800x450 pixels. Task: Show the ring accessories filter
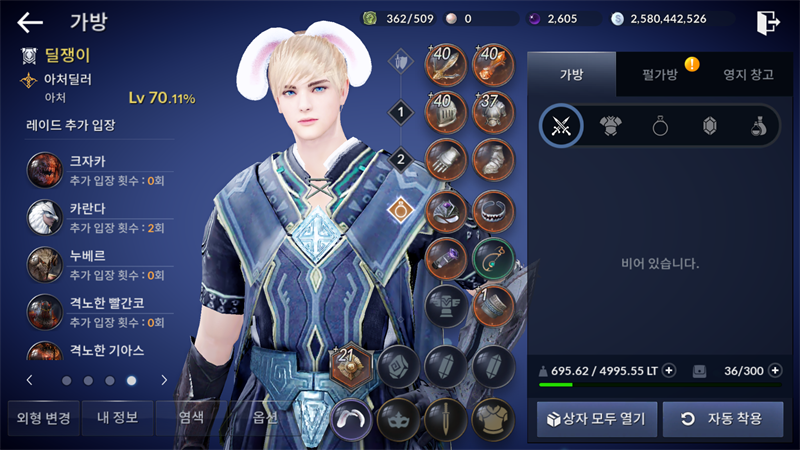pos(659,126)
